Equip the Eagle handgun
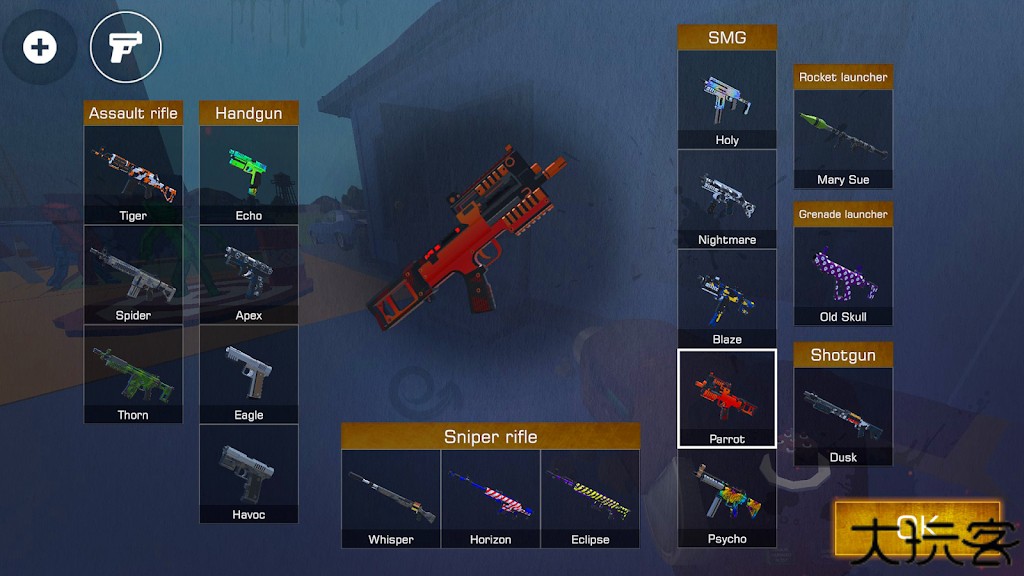1024x576 pixels. pyautogui.click(x=249, y=375)
